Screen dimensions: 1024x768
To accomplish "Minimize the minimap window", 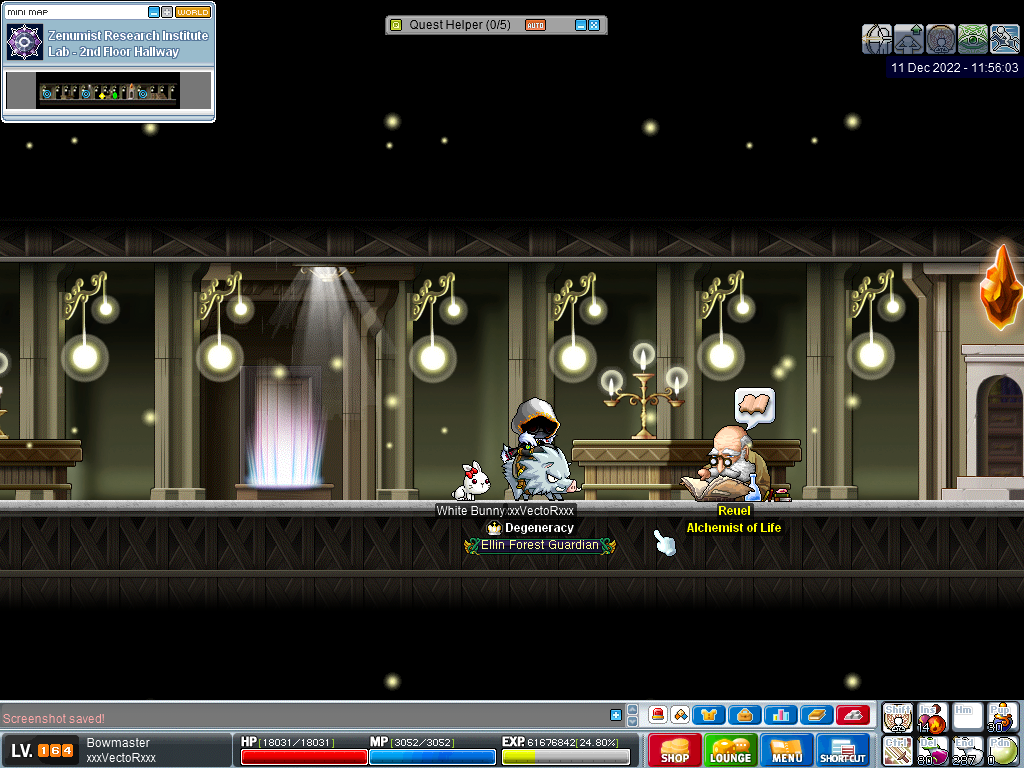I will pyautogui.click(x=154, y=12).
